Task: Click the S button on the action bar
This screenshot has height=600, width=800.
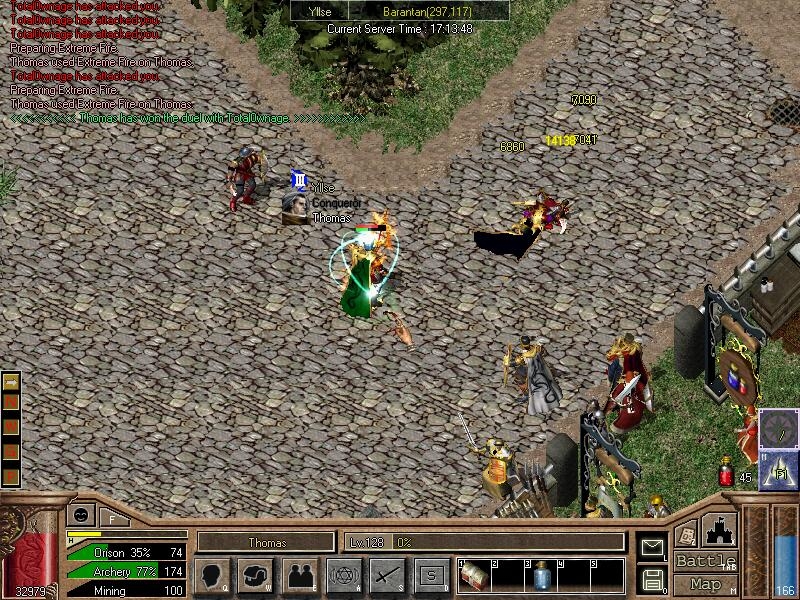Action: point(431,575)
